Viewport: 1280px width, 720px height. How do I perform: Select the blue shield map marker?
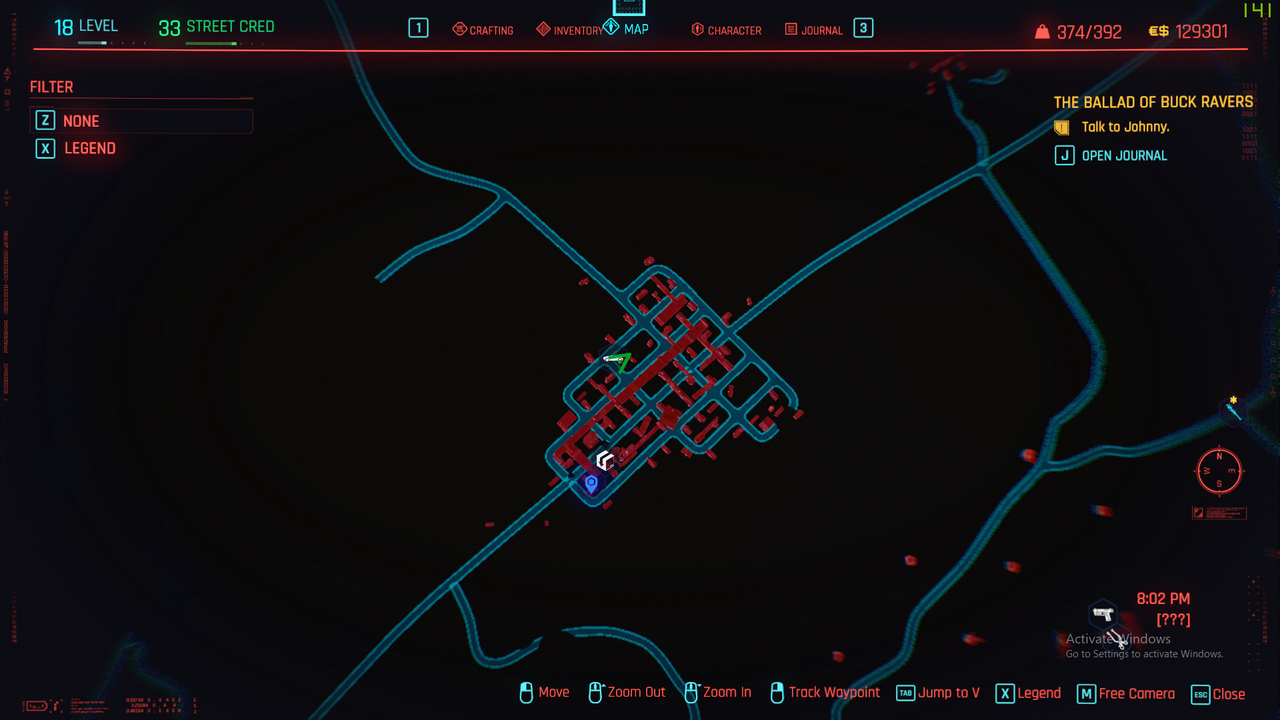(x=591, y=484)
